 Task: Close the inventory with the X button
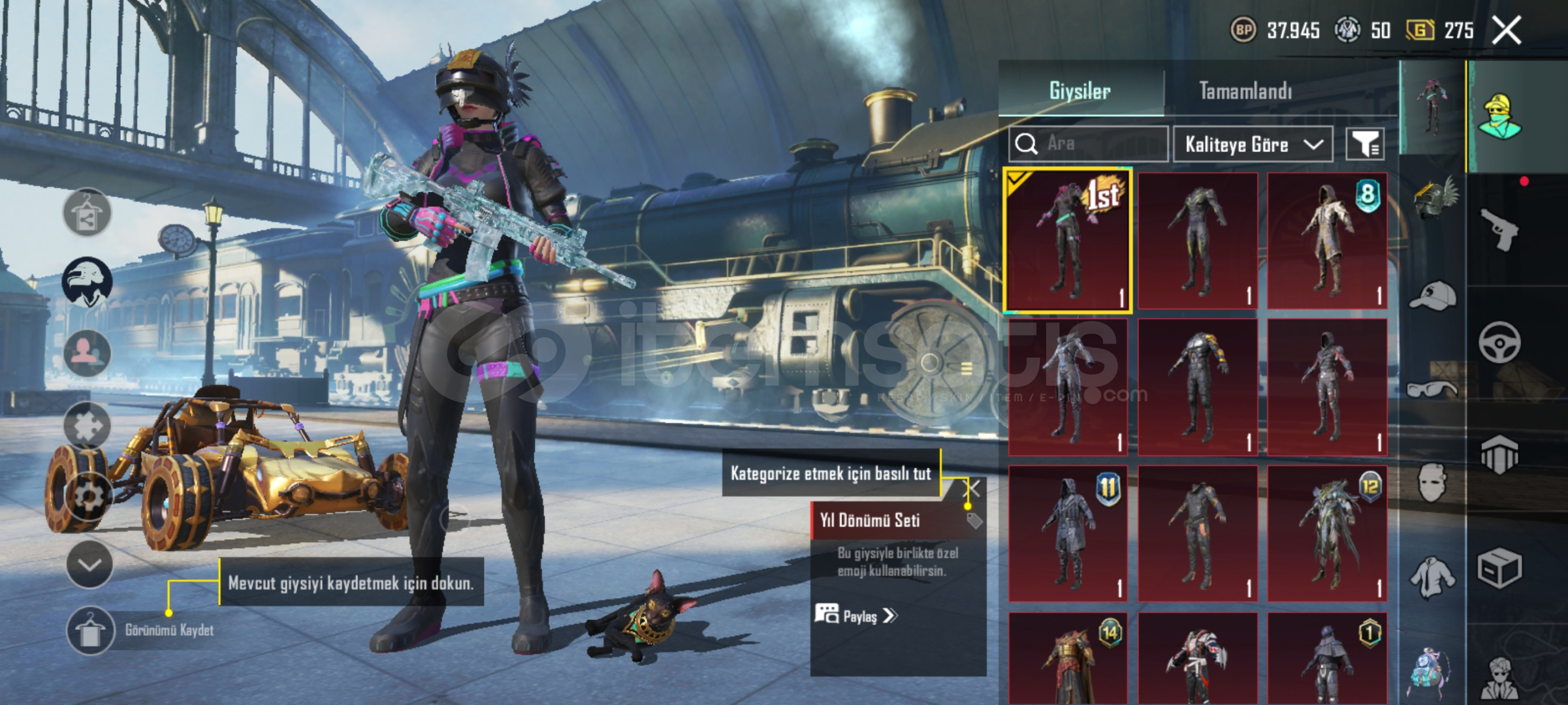(1507, 31)
